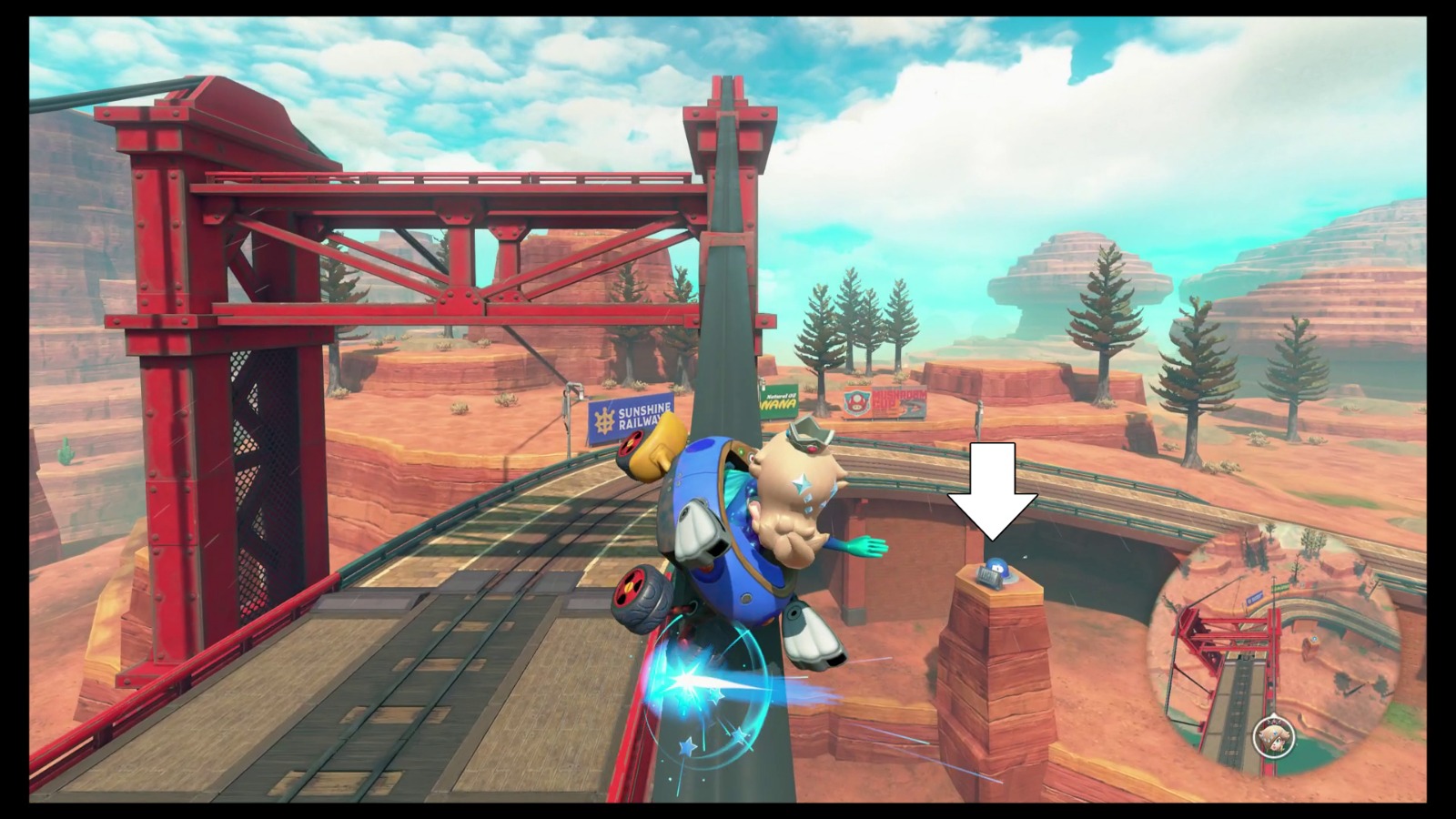The width and height of the screenshot is (1456, 819).
Task: Click the blue P-Switch on the stone pillar
Action: 998,567
